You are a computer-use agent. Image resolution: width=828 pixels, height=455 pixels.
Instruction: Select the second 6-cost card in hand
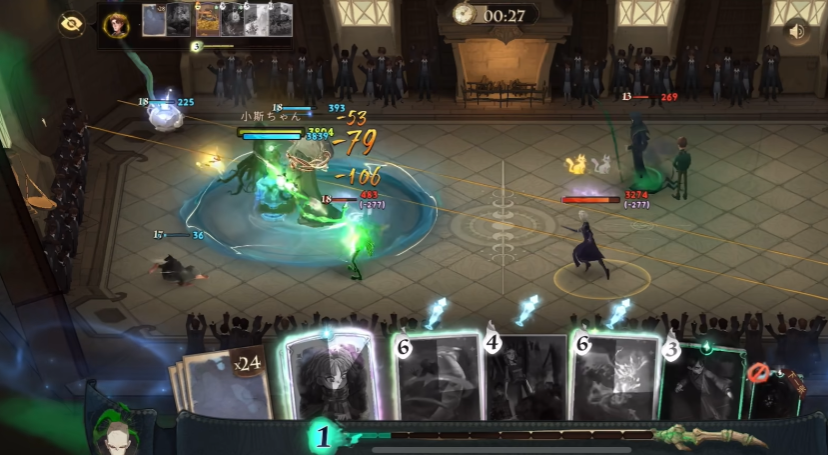pyautogui.click(x=614, y=375)
